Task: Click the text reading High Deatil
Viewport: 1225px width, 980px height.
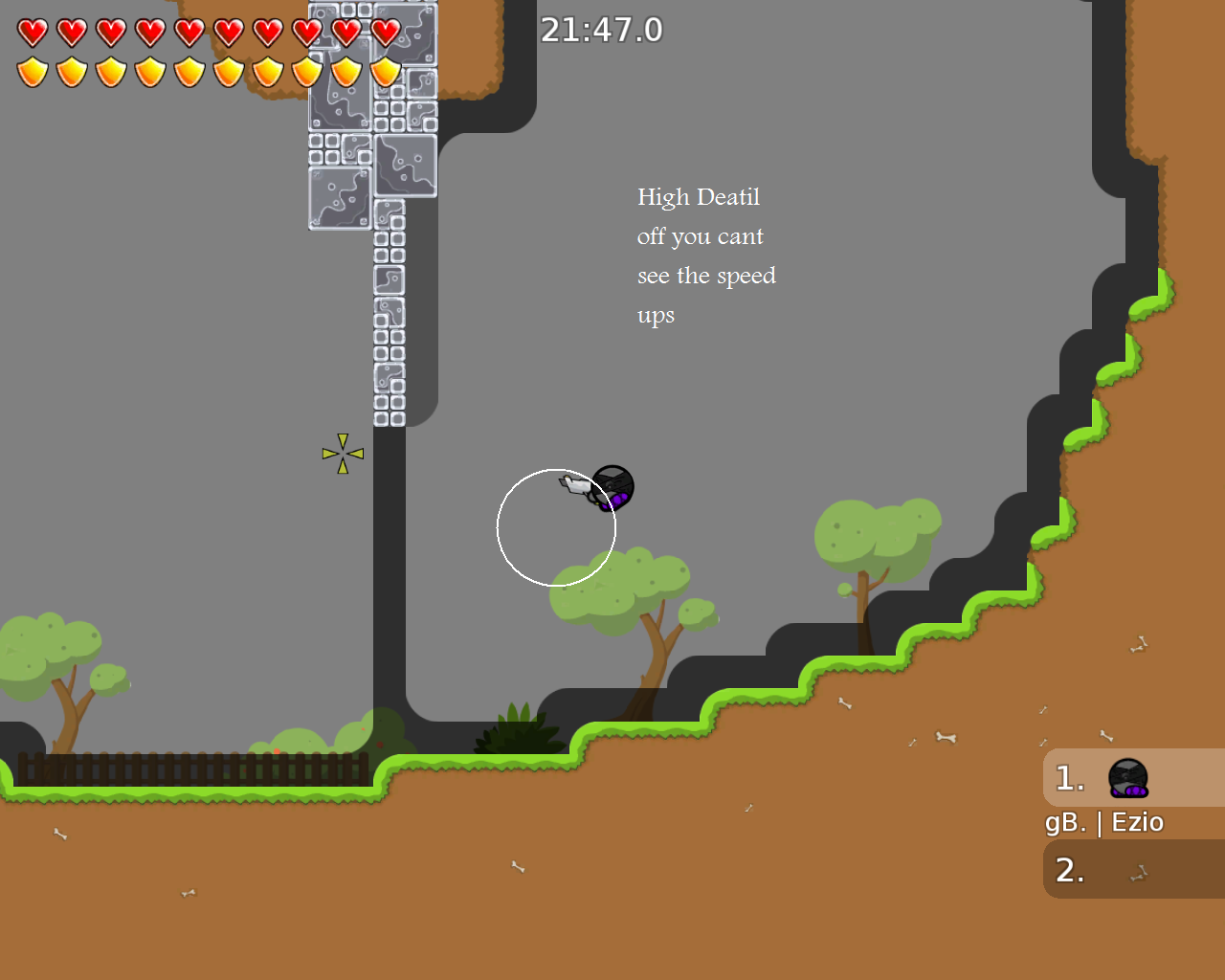Action: pos(698,197)
